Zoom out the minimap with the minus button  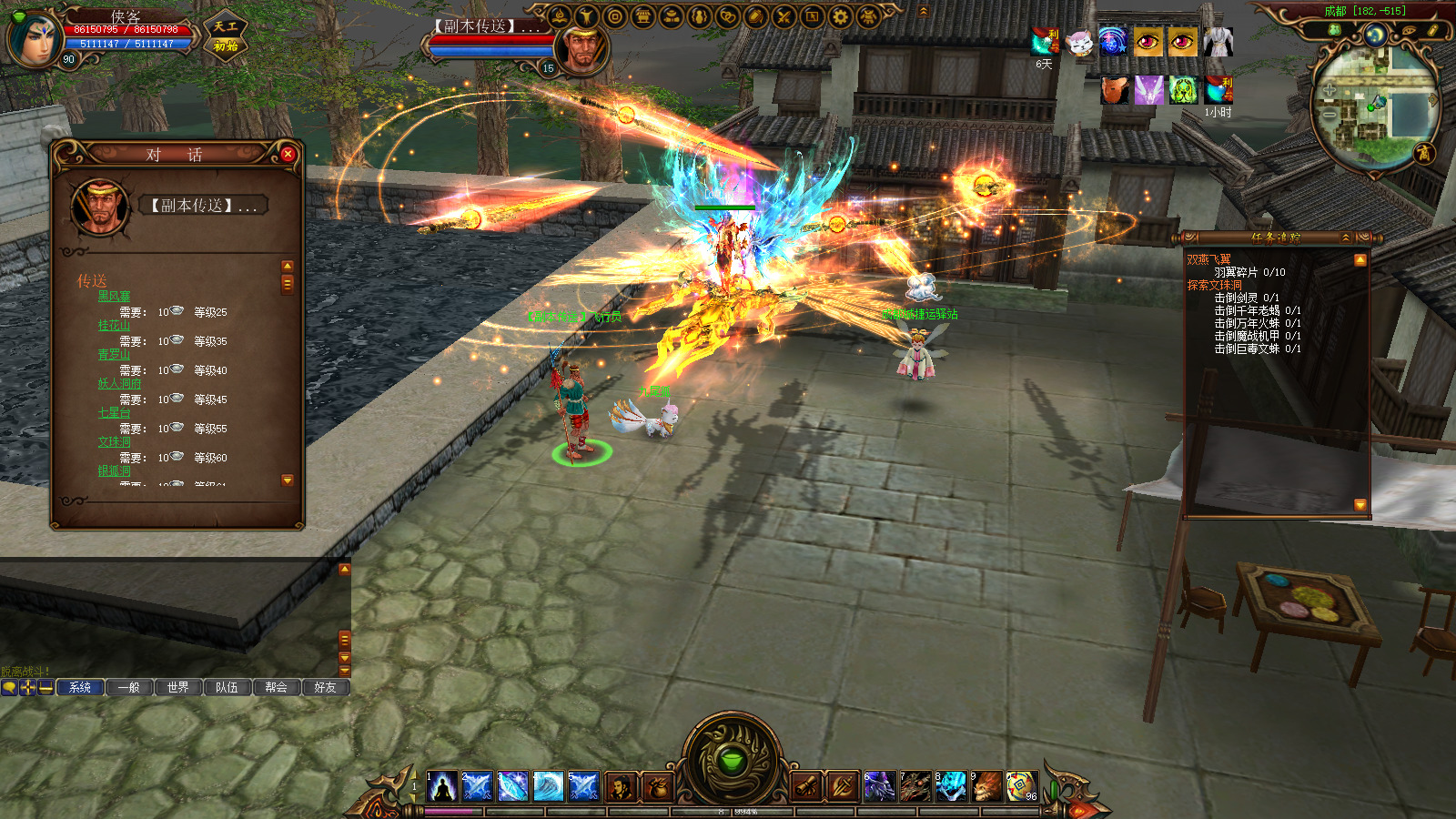tap(1330, 115)
